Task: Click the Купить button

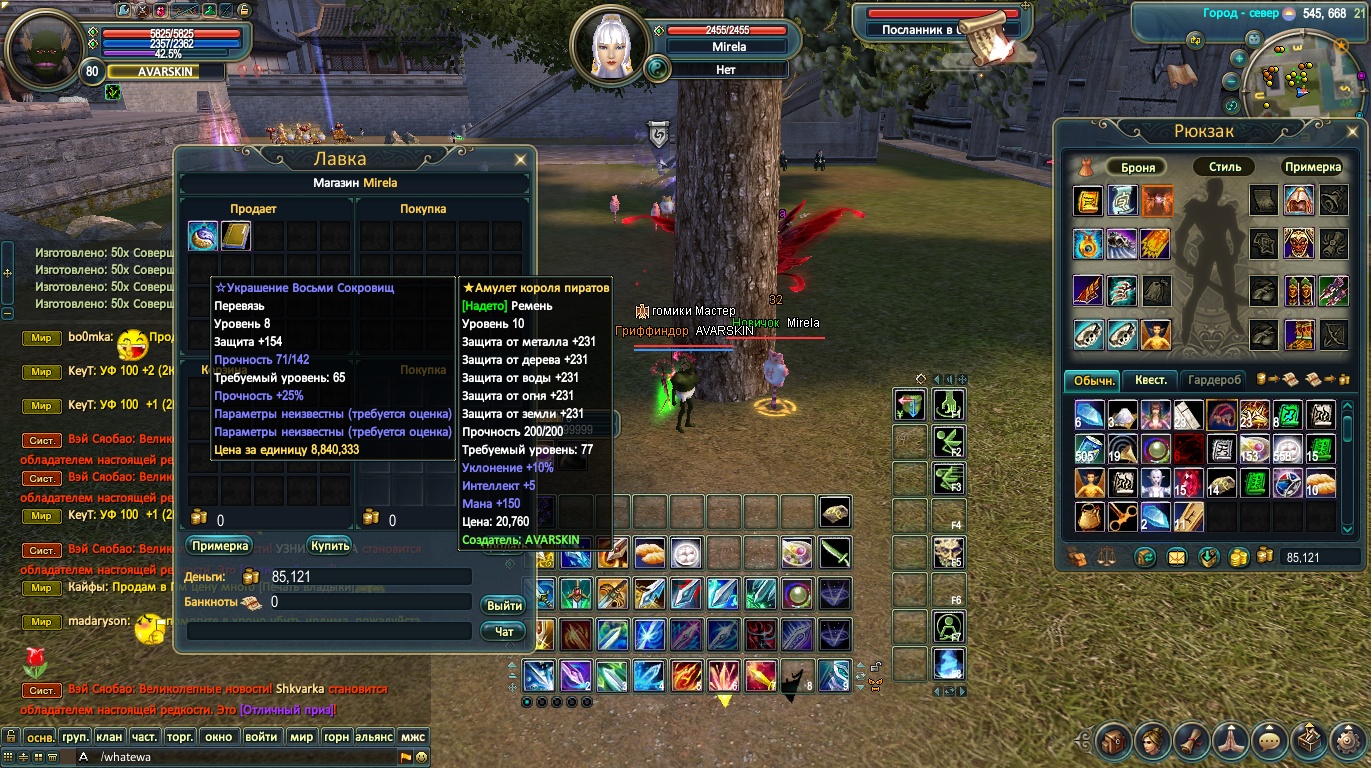Action: [x=329, y=546]
